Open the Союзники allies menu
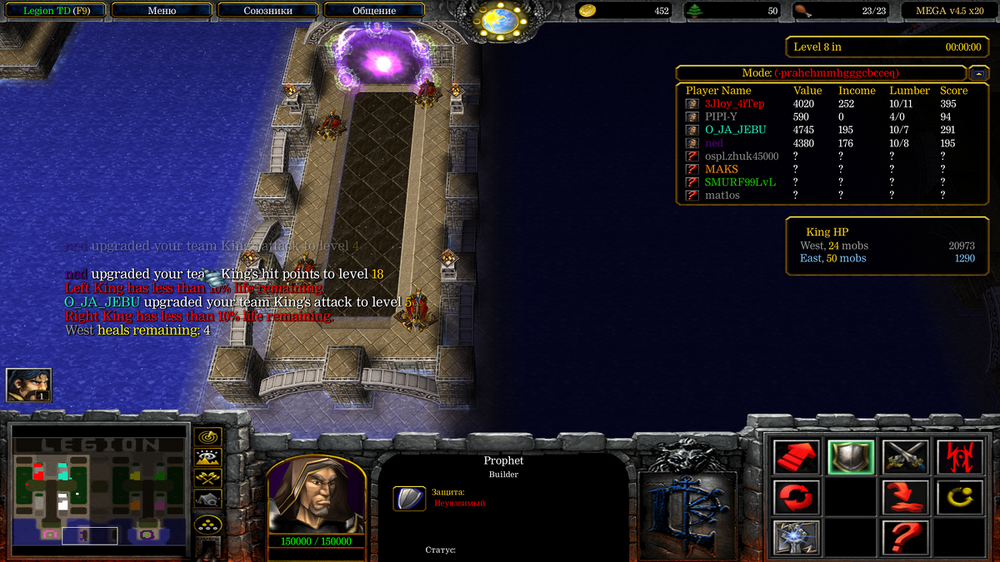 268,10
